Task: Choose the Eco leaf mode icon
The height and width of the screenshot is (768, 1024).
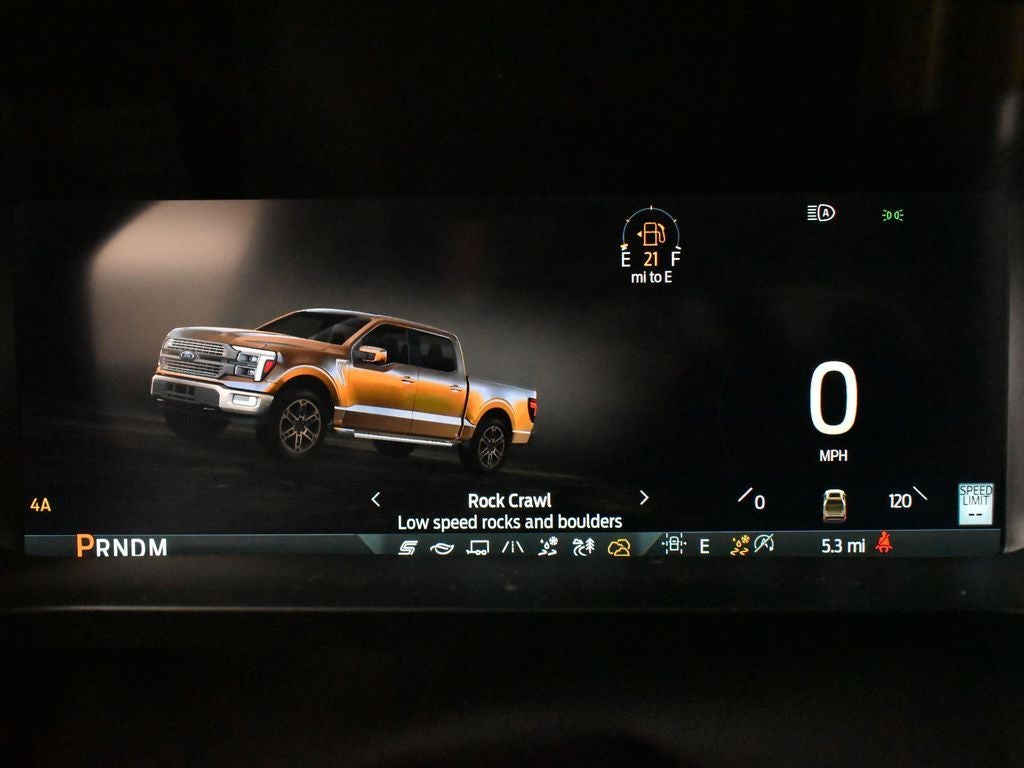Action: [x=442, y=547]
